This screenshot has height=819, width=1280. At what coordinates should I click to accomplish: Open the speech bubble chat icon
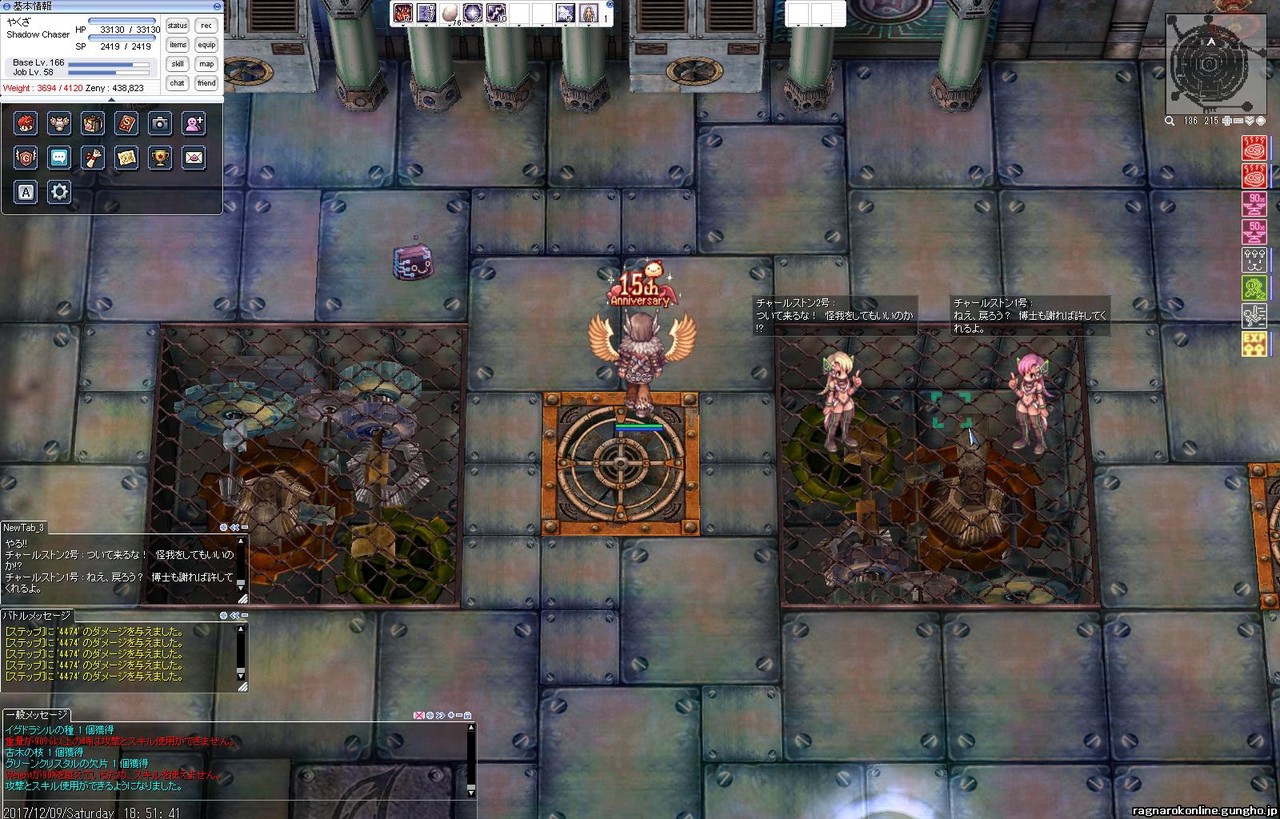pyautogui.click(x=59, y=157)
